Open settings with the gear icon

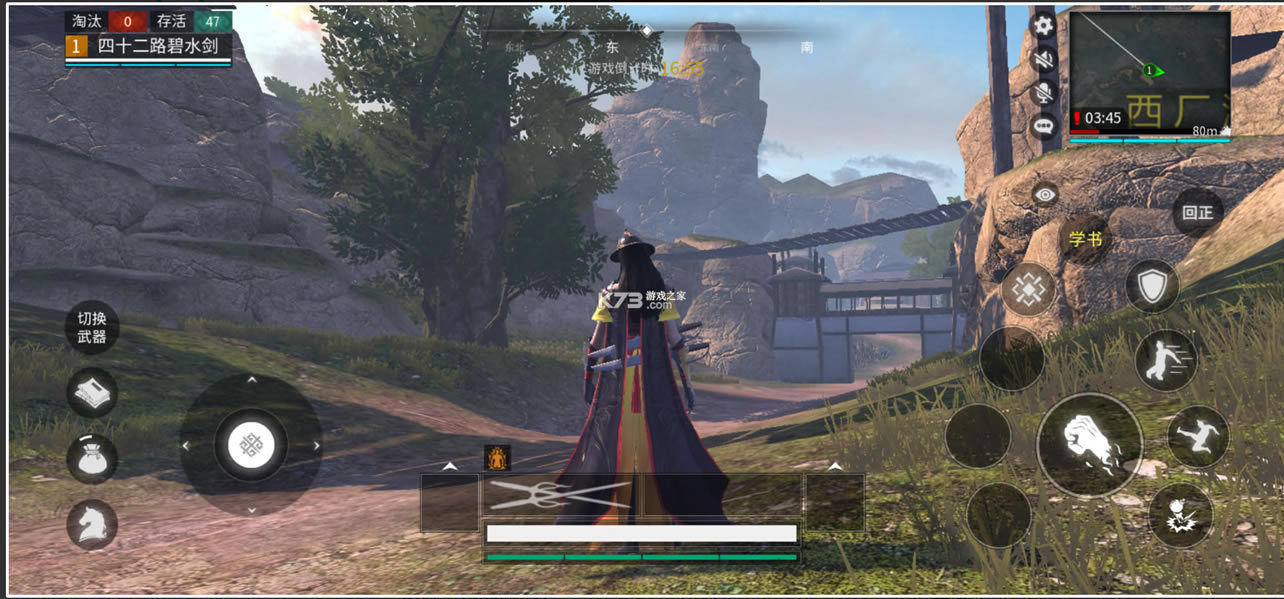[1044, 26]
